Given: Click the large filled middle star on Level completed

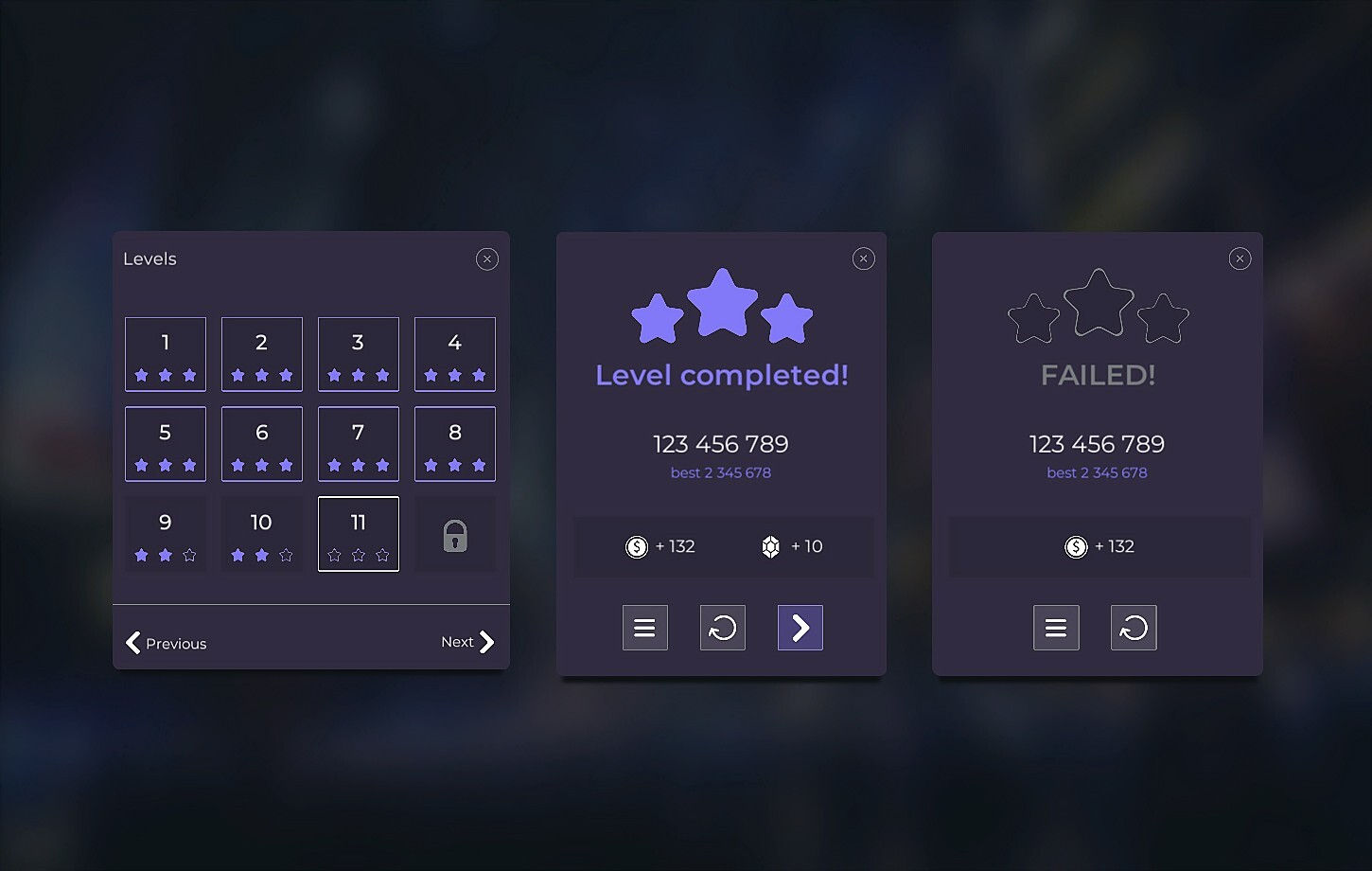Looking at the screenshot, I should coord(722,305).
